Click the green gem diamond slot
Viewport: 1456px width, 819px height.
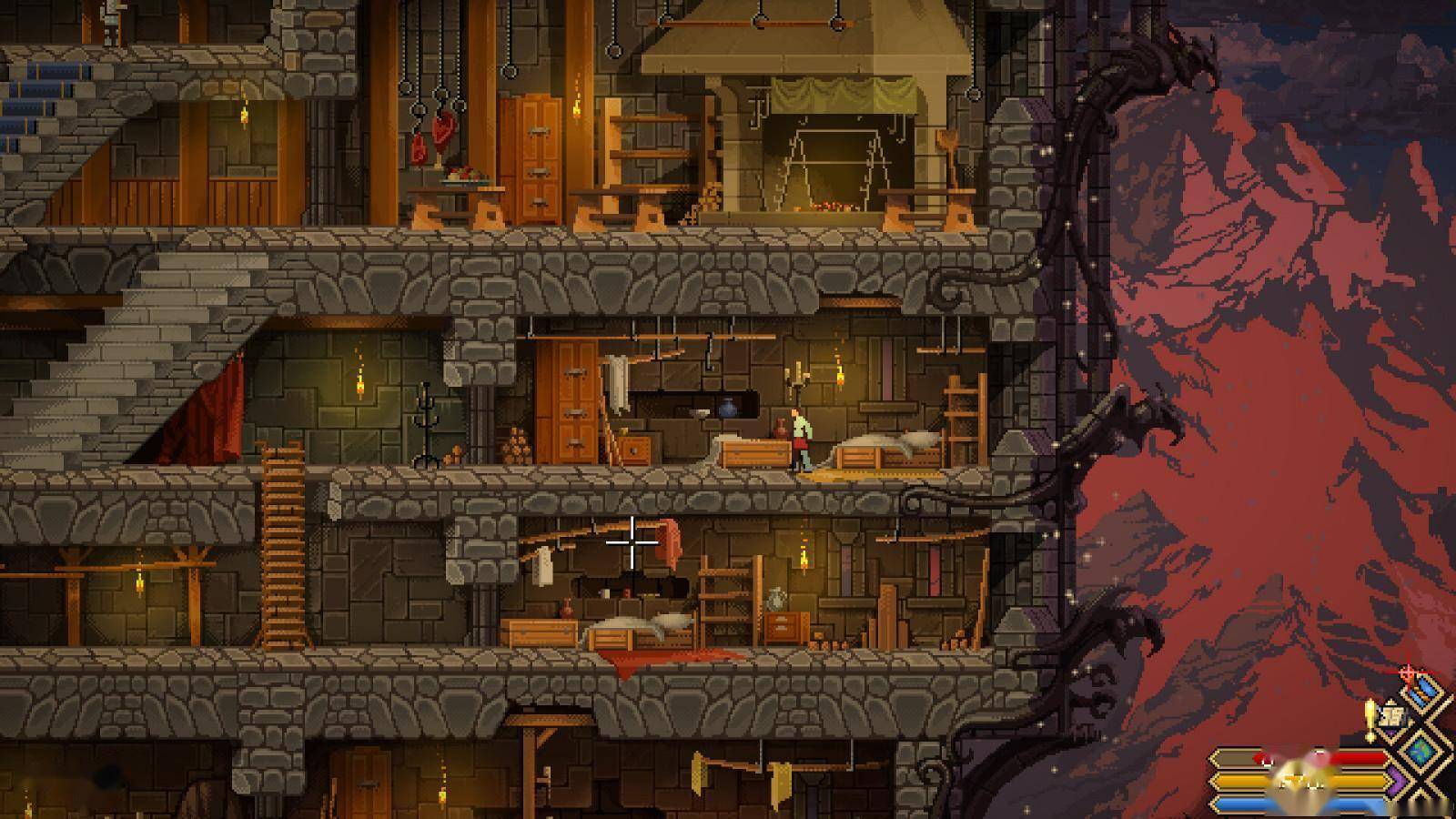(1422, 752)
